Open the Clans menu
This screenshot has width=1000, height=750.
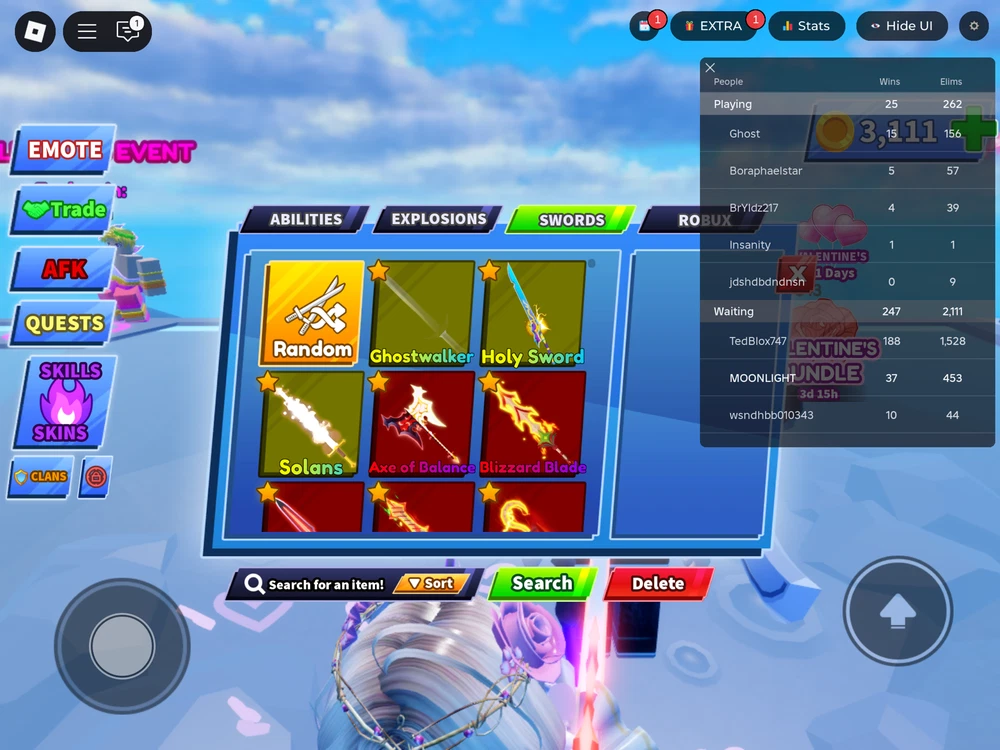tap(41, 477)
